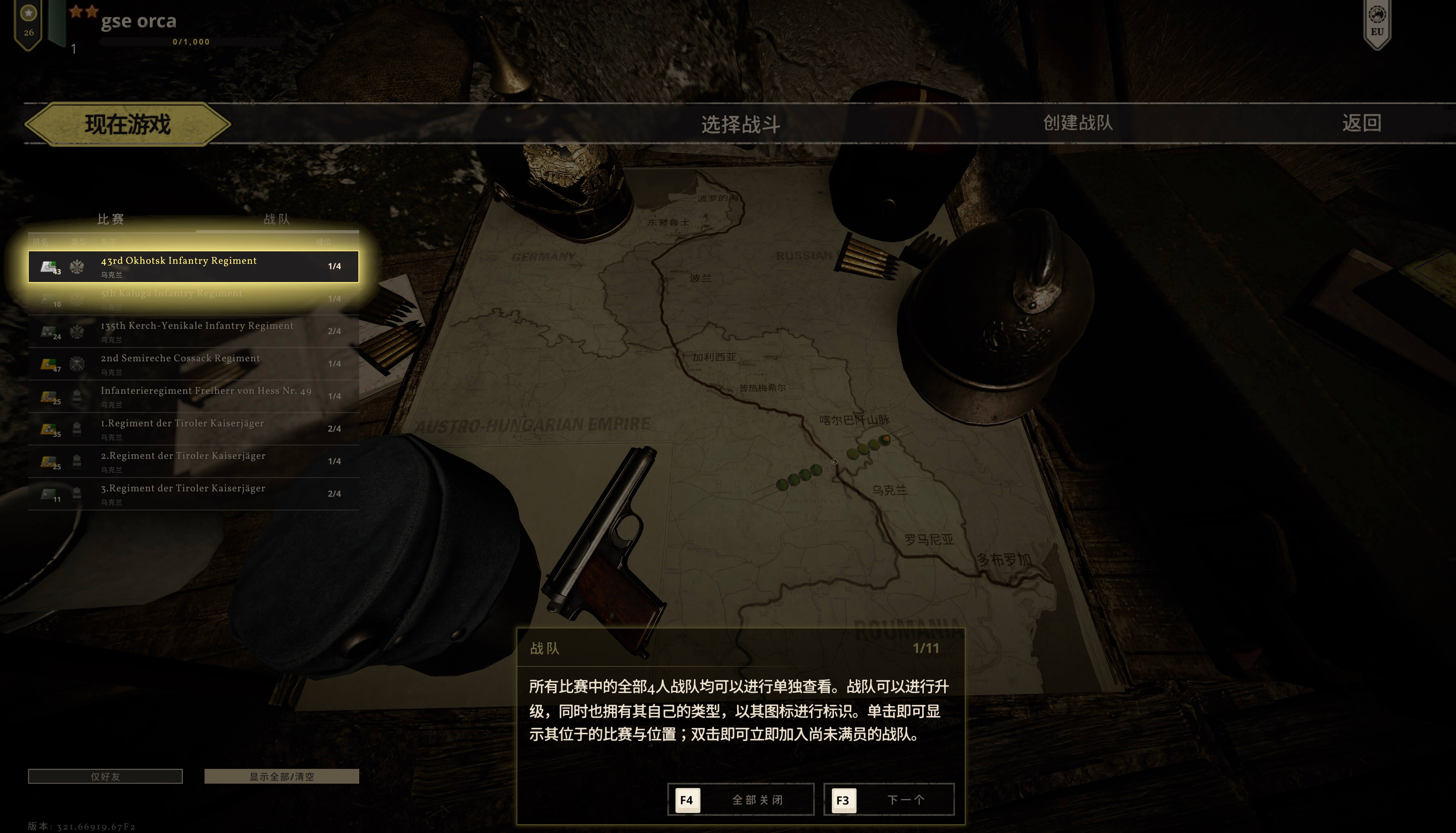Select 2.Regiment der Tiroler Kaiserjäger

coord(193,462)
